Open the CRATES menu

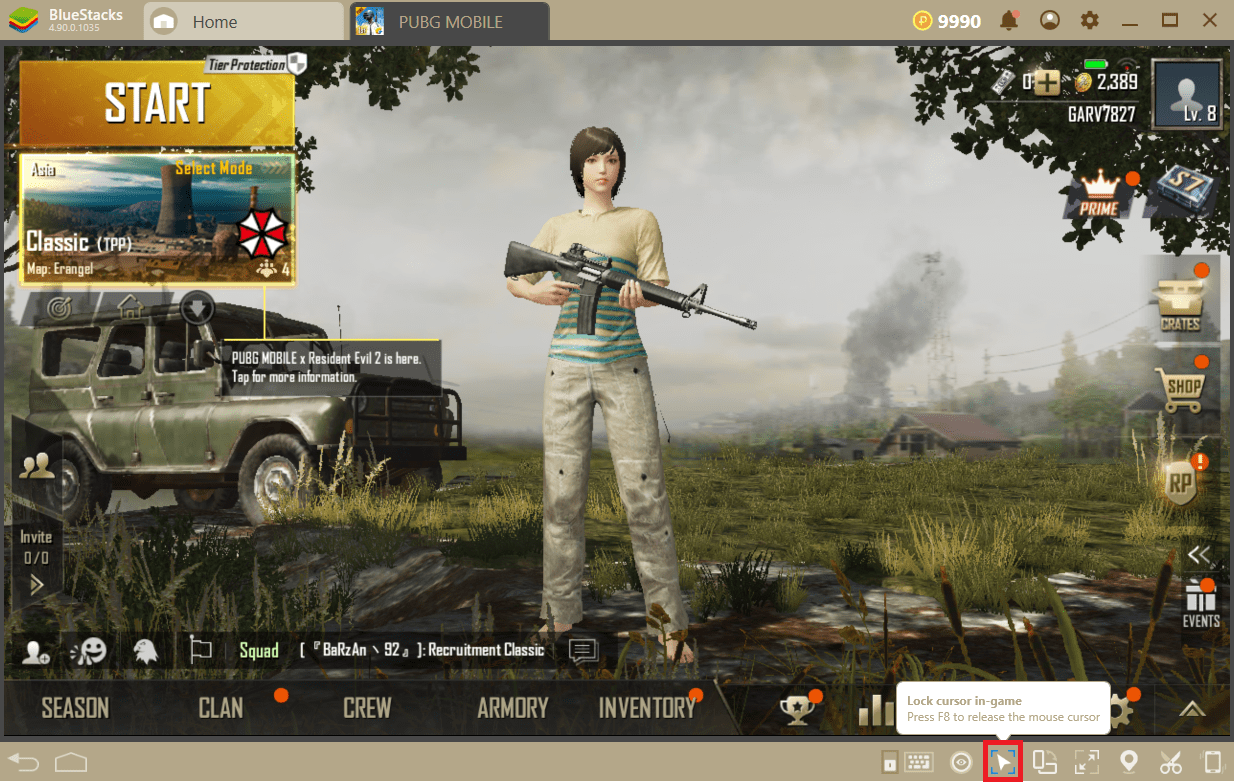point(1181,303)
